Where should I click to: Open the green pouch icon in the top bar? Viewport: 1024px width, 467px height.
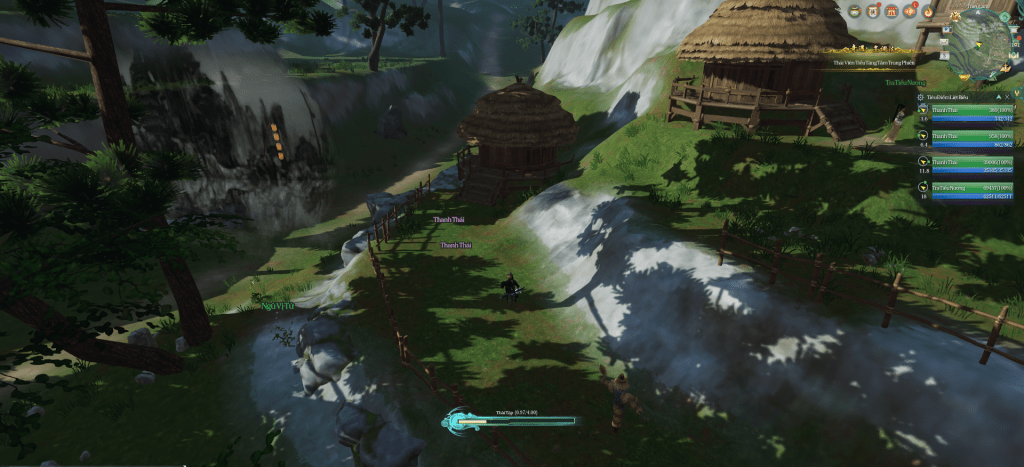click(855, 11)
